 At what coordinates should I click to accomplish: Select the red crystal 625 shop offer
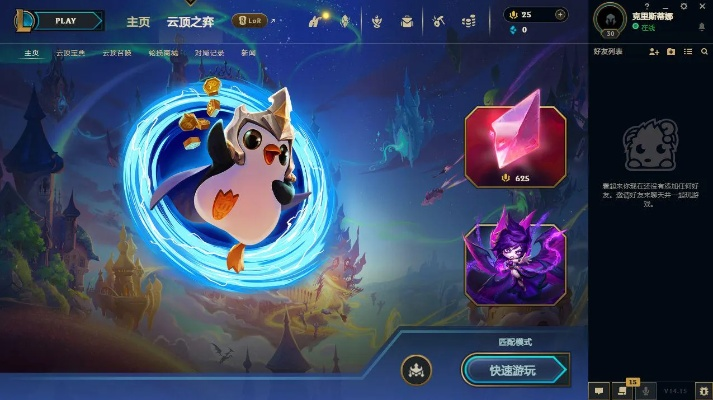point(515,147)
